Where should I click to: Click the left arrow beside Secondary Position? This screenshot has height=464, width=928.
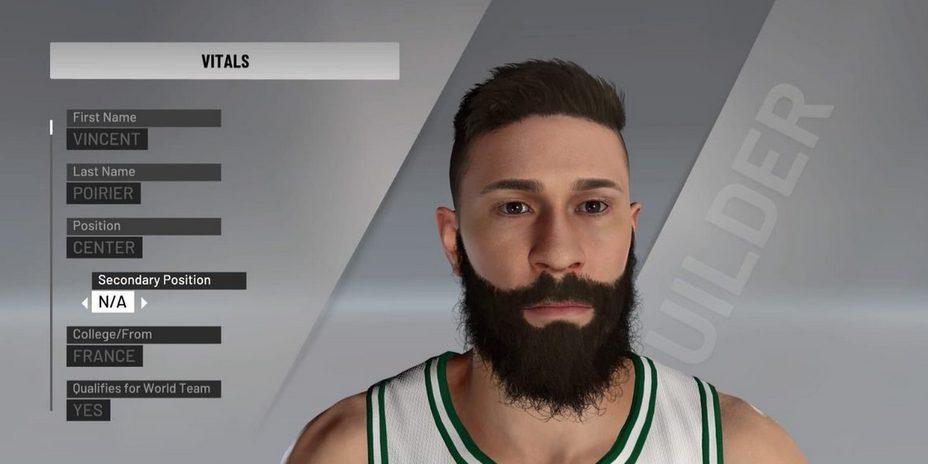(85, 302)
